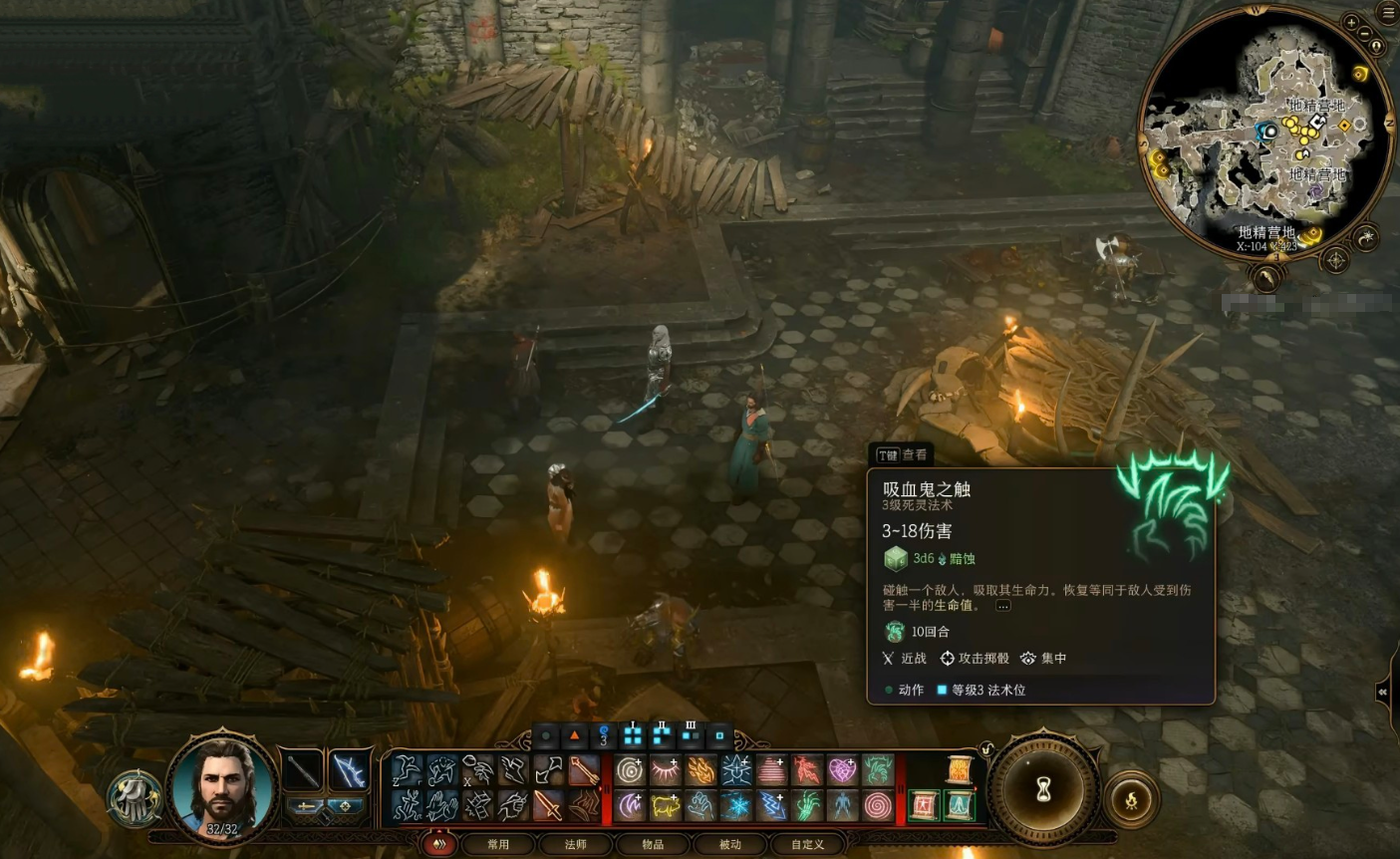Open the minimap's moon and star button
The height and width of the screenshot is (859, 1400).
1366,237
